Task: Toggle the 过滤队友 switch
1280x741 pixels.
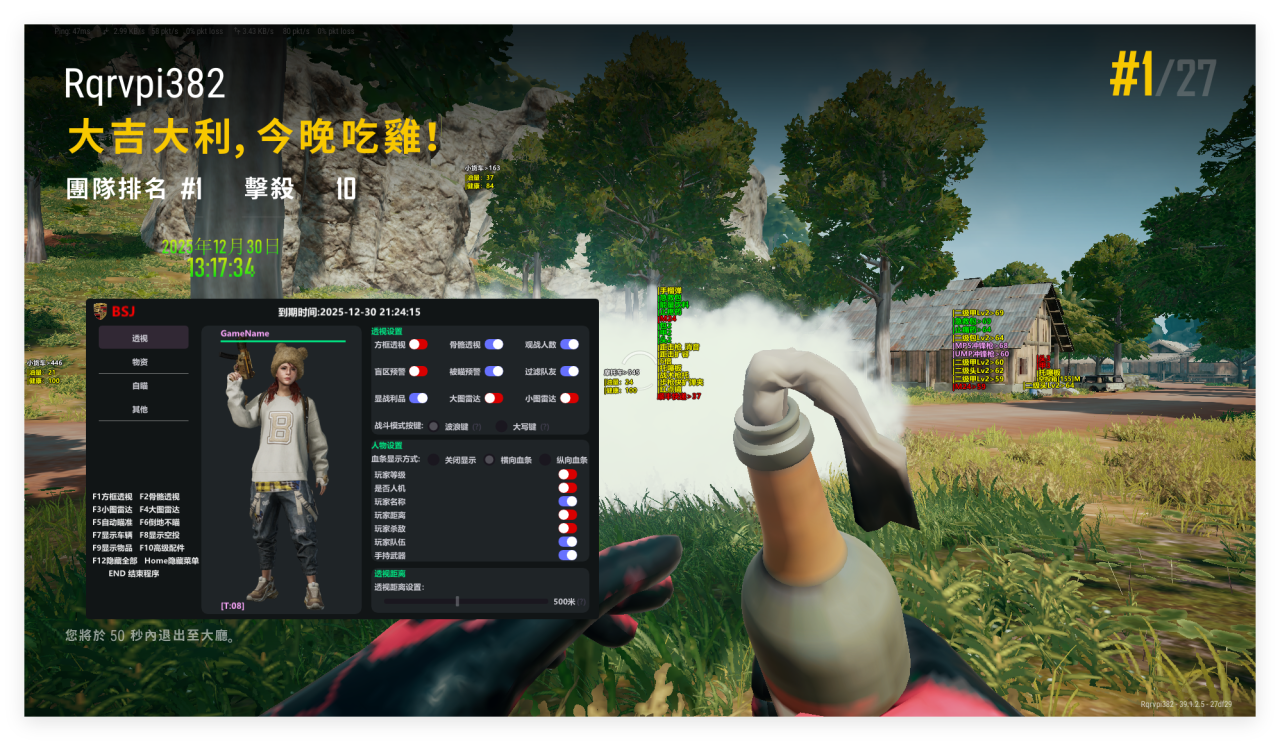Action: click(569, 371)
